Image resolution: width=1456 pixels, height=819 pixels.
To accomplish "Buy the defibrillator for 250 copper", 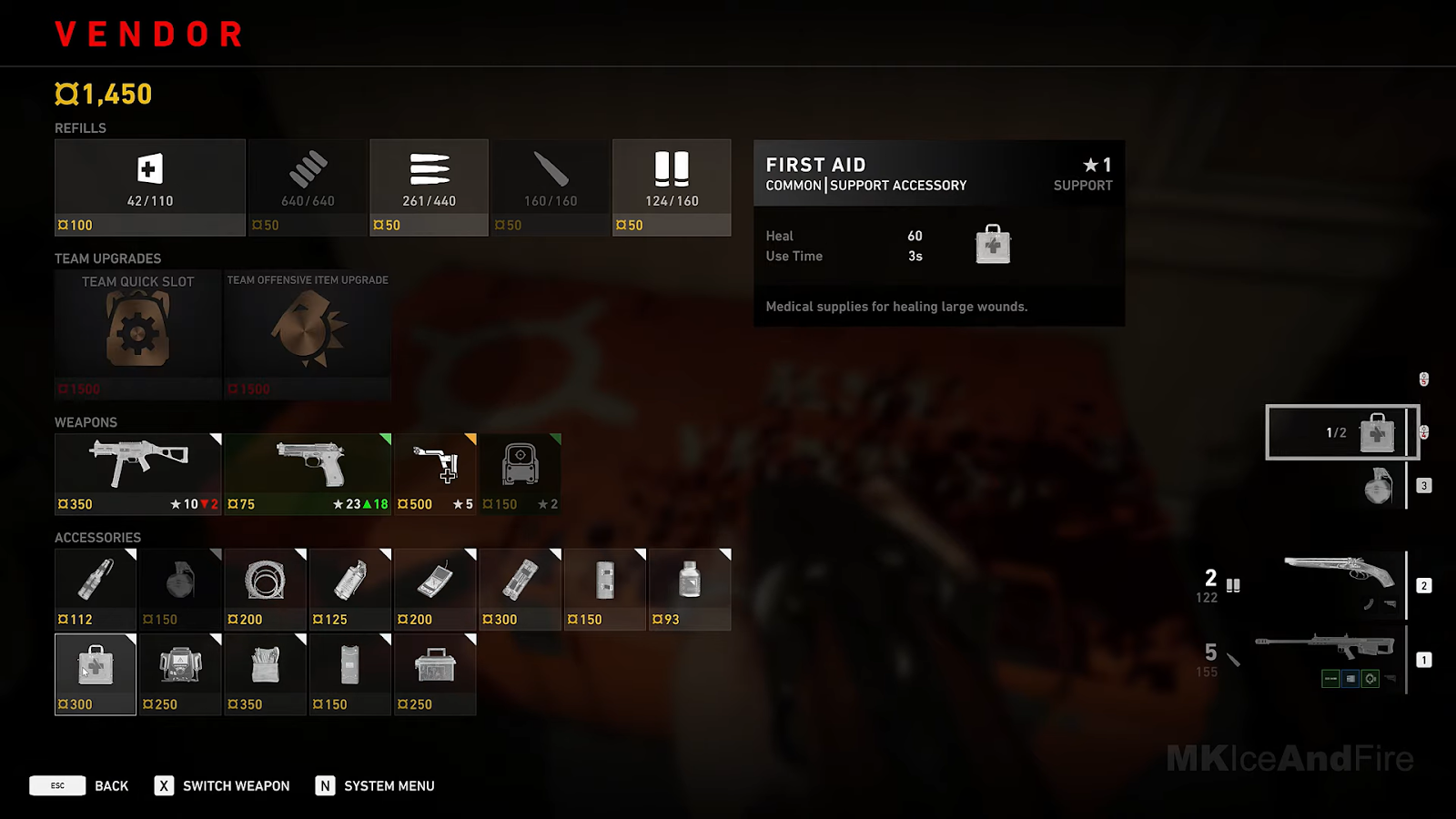I will [180, 673].
